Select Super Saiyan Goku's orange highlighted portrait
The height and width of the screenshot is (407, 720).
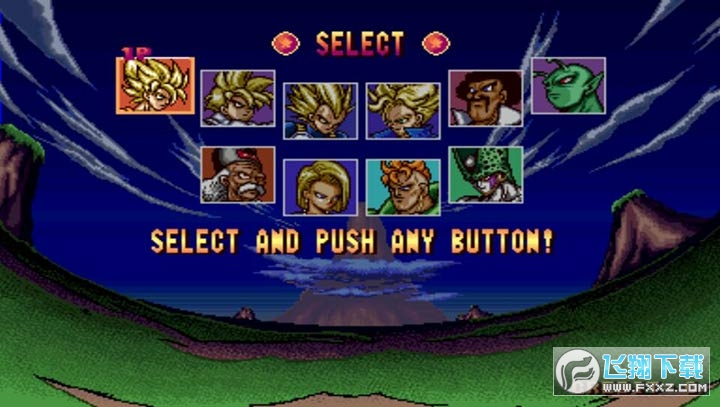click(x=155, y=85)
